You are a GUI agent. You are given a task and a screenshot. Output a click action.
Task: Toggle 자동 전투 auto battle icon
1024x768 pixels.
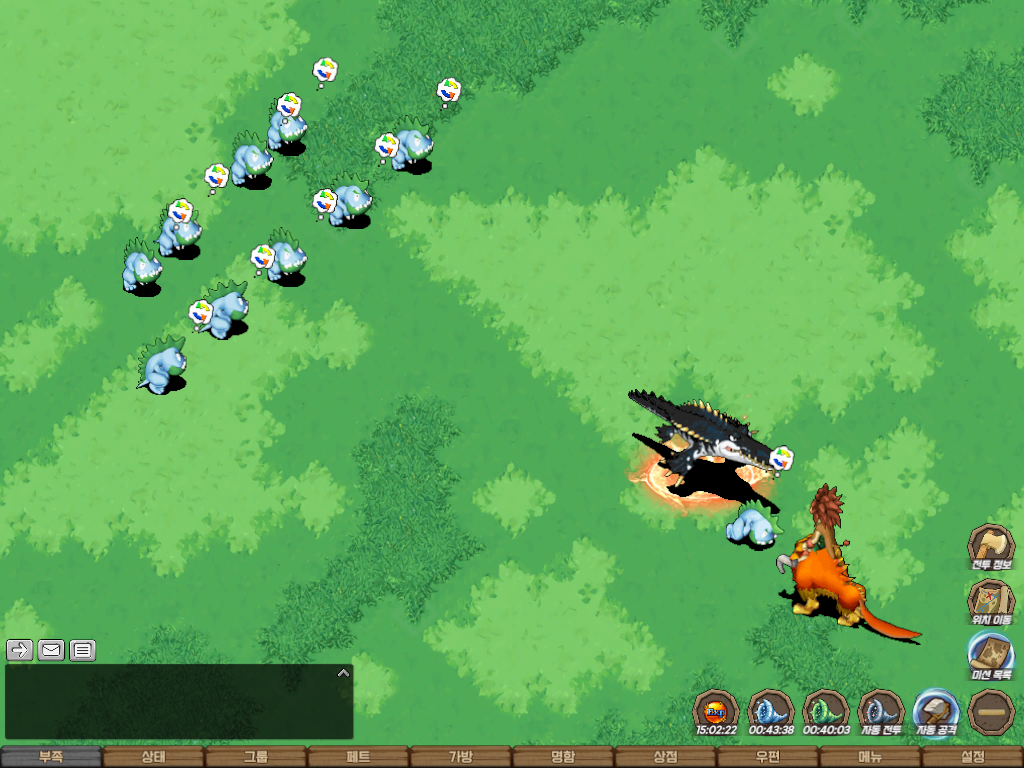[x=881, y=712]
